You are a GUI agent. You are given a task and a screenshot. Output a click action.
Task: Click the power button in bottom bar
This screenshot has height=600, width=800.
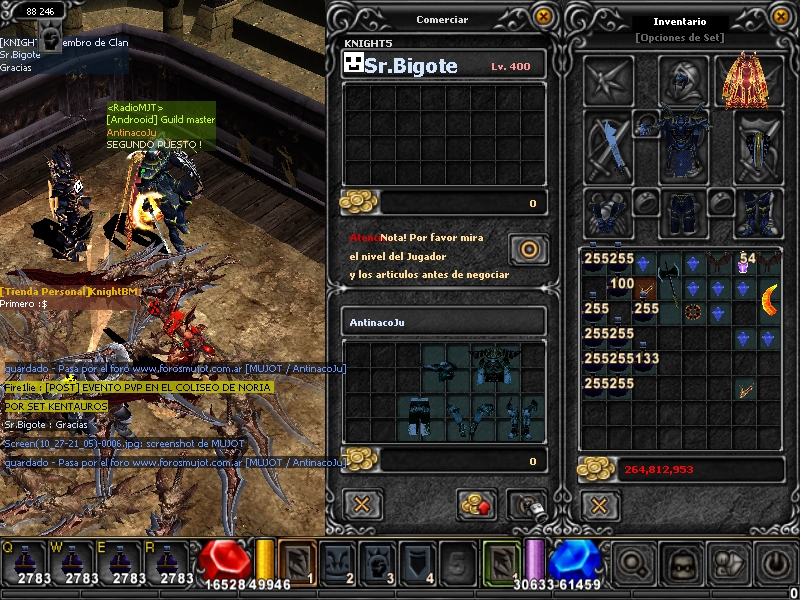pos(775,566)
